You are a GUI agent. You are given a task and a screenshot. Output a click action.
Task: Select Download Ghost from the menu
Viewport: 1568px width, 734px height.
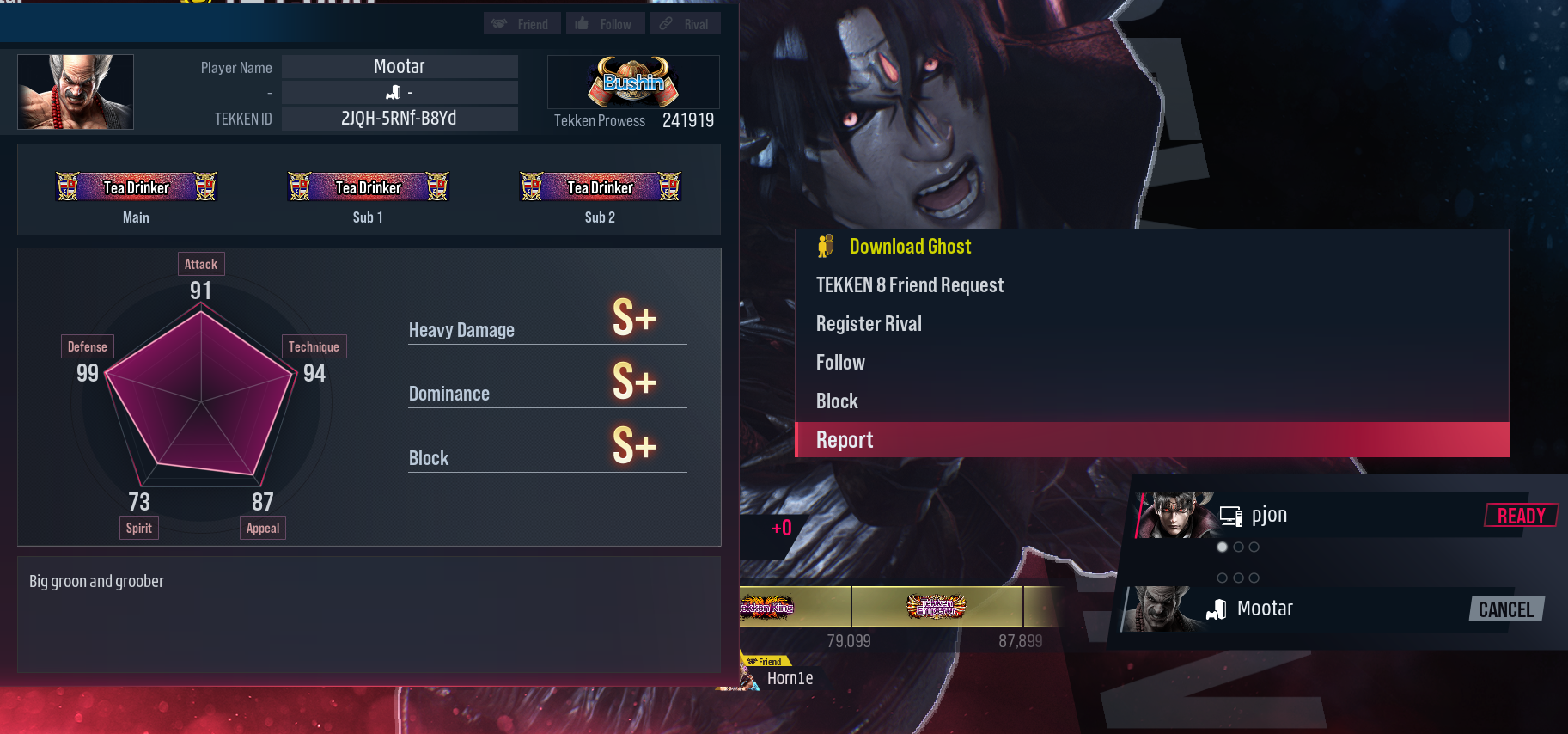pyautogui.click(x=910, y=247)
